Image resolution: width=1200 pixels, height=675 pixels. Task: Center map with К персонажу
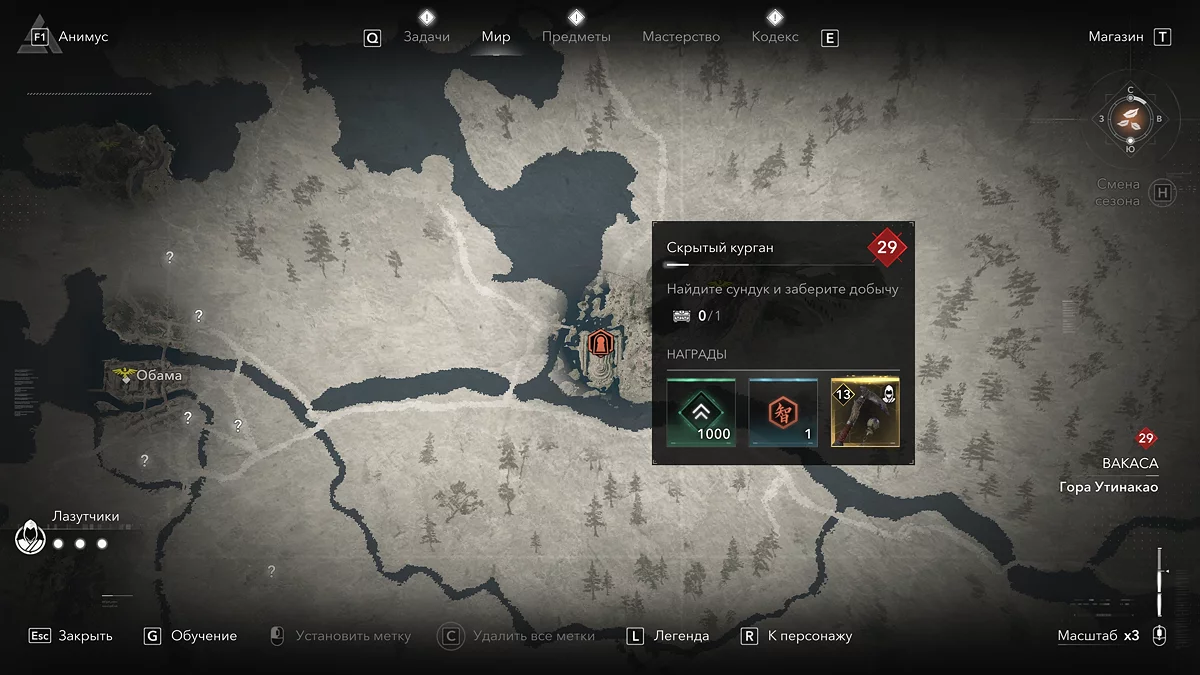809,636
